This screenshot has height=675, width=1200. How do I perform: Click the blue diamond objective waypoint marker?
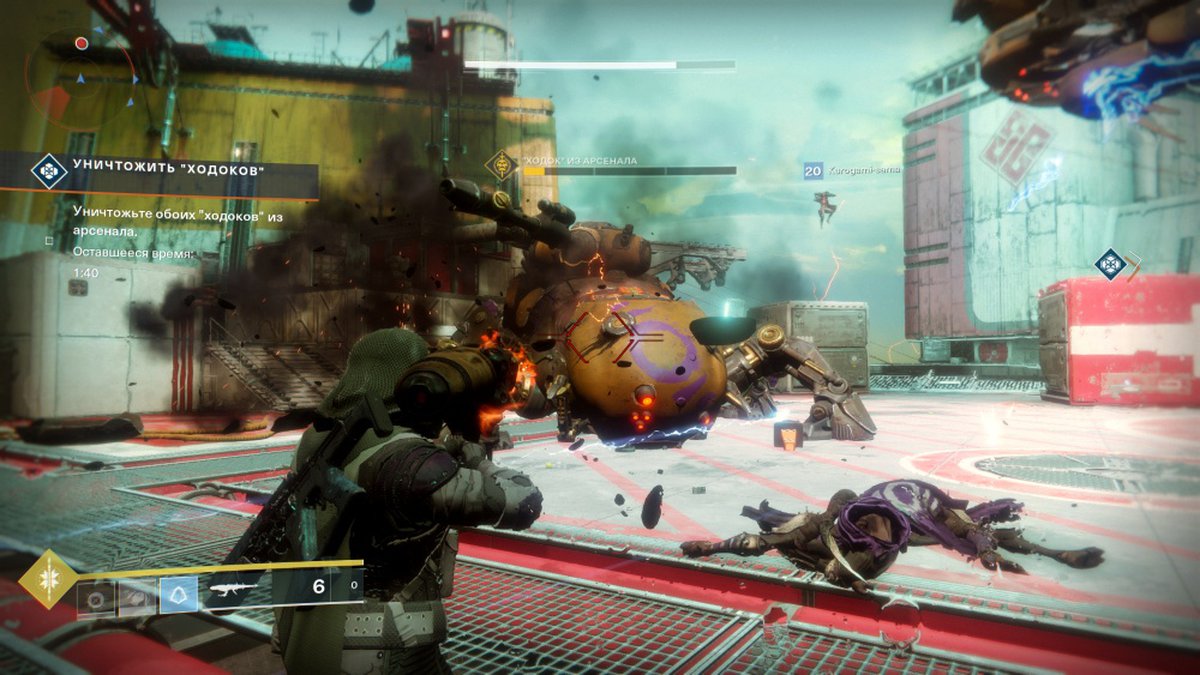1110,264
